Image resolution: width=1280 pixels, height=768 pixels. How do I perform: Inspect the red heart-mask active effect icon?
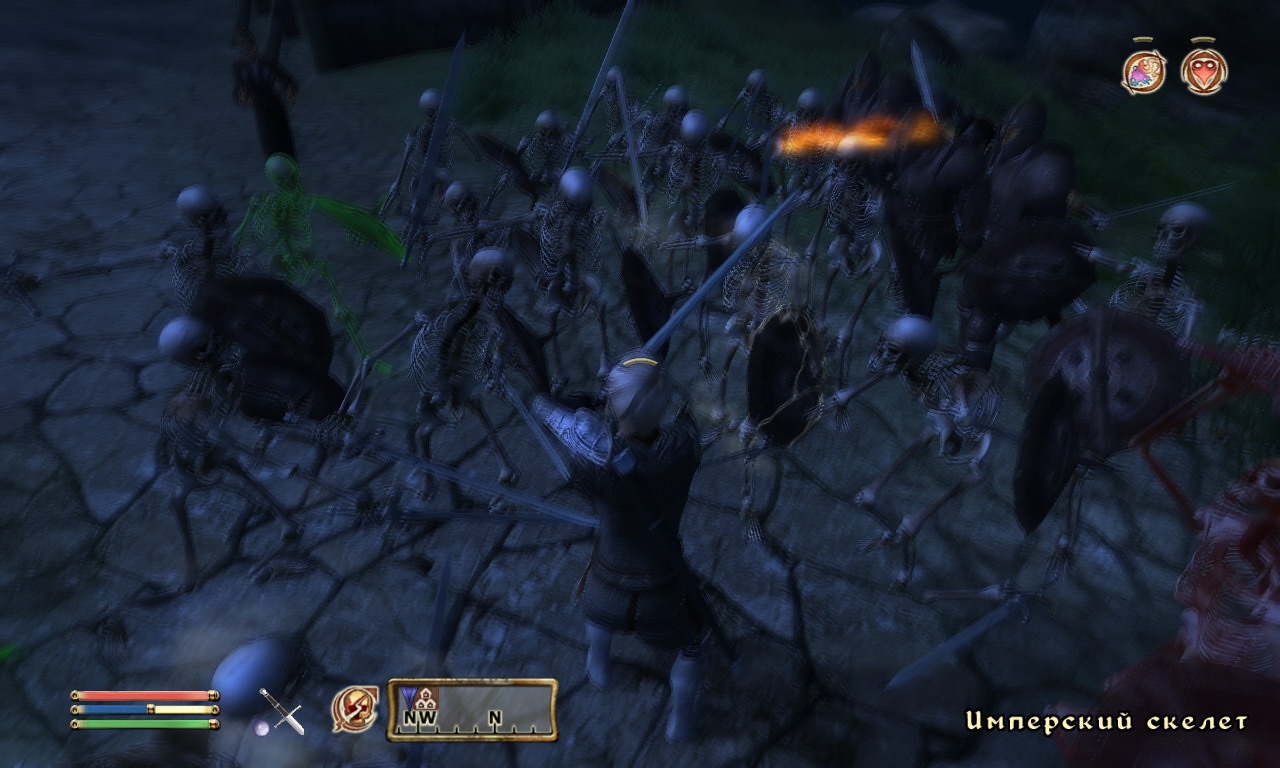(1204, 71)
